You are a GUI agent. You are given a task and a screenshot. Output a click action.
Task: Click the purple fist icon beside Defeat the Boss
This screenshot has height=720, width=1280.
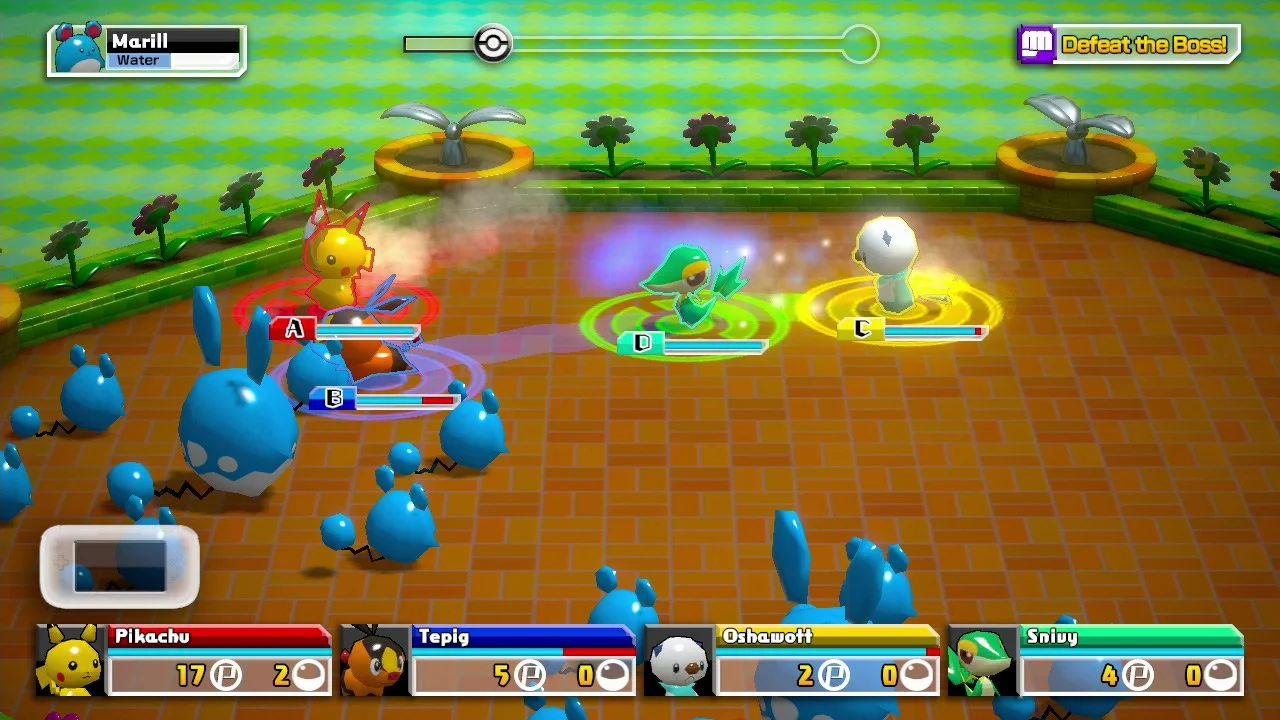(x=1037, y=43)
